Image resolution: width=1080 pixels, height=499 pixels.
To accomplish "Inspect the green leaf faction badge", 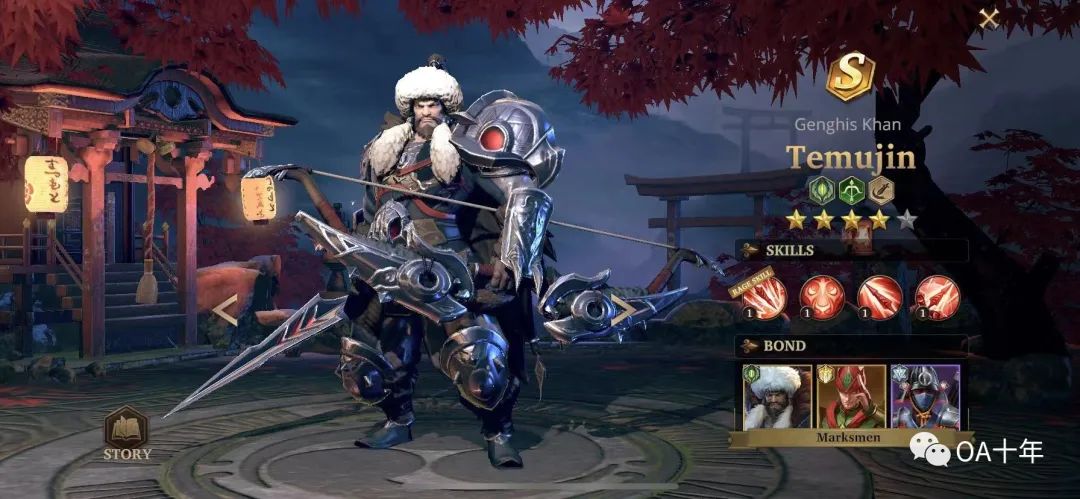I will [822, 189].
